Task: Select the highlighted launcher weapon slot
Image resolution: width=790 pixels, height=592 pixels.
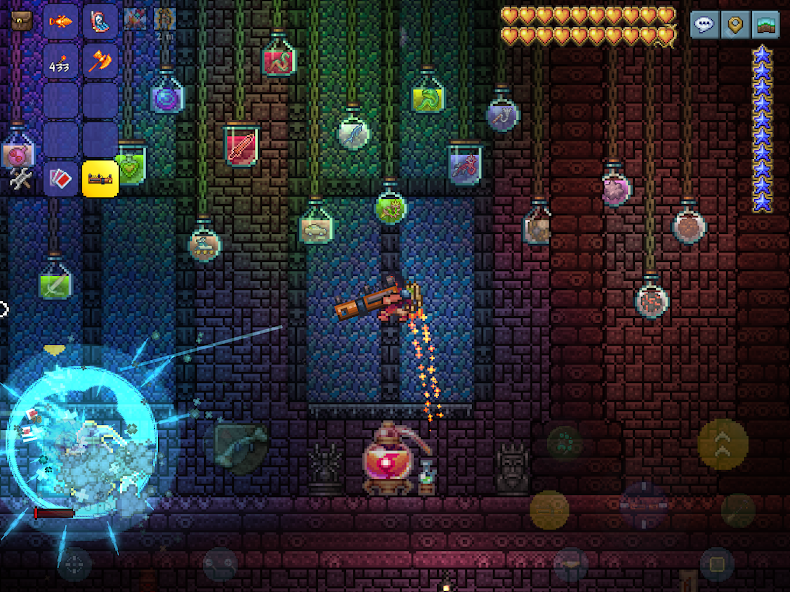Action: tap(100, 178)
